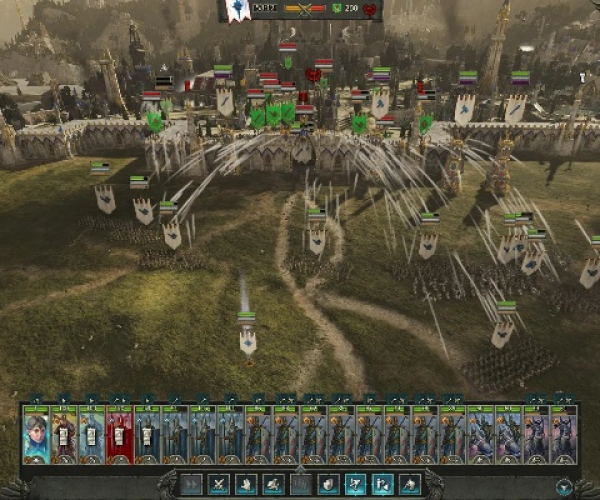Open the round menu button at bottom right
This screenshot has height=500, width=600.
coord(565,487)
